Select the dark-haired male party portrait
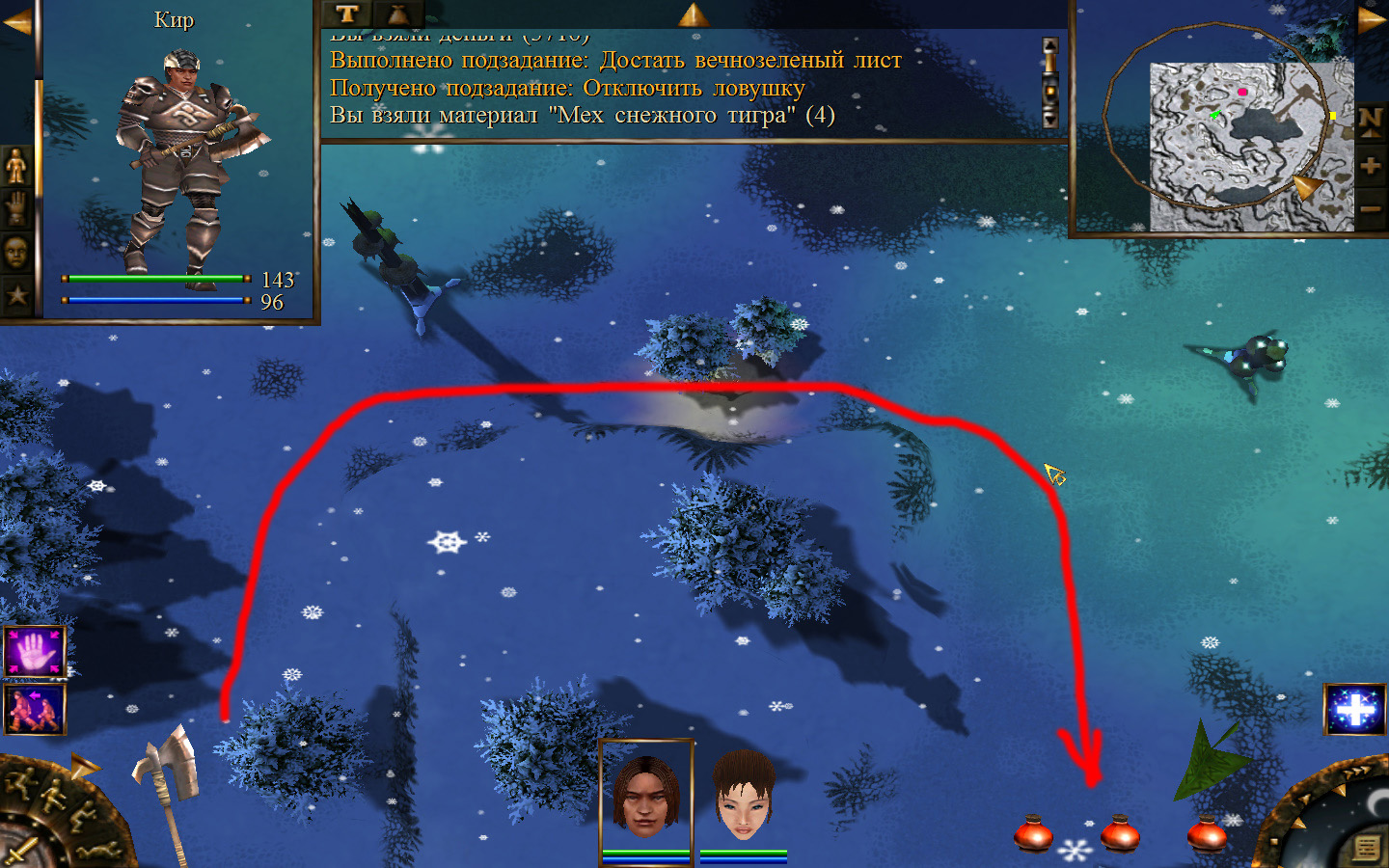Image resolution: width=1389 pixels, height=868 pixels. (x=646, y=796)
